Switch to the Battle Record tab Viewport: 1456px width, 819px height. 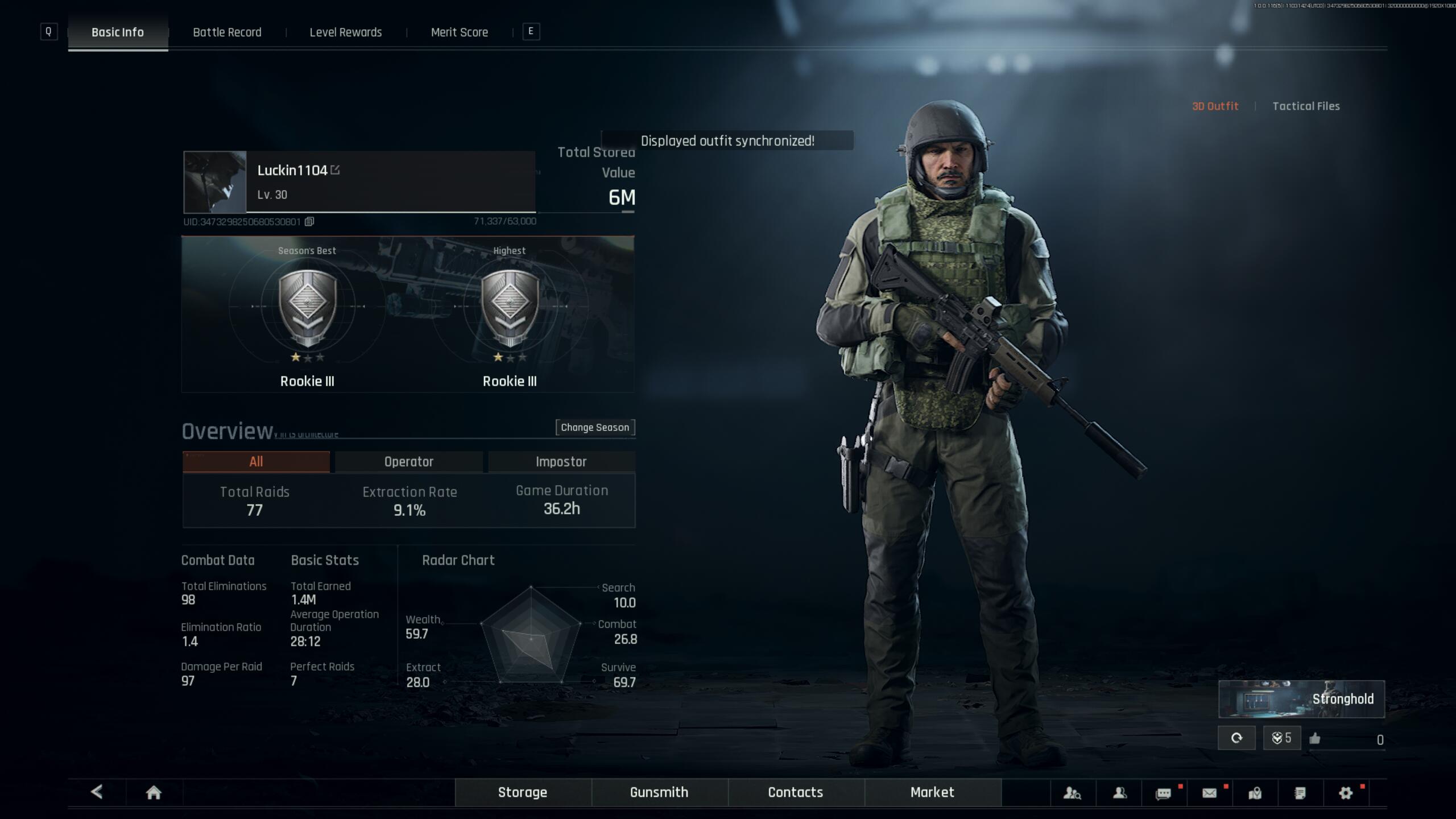click(x=226, y=32)
